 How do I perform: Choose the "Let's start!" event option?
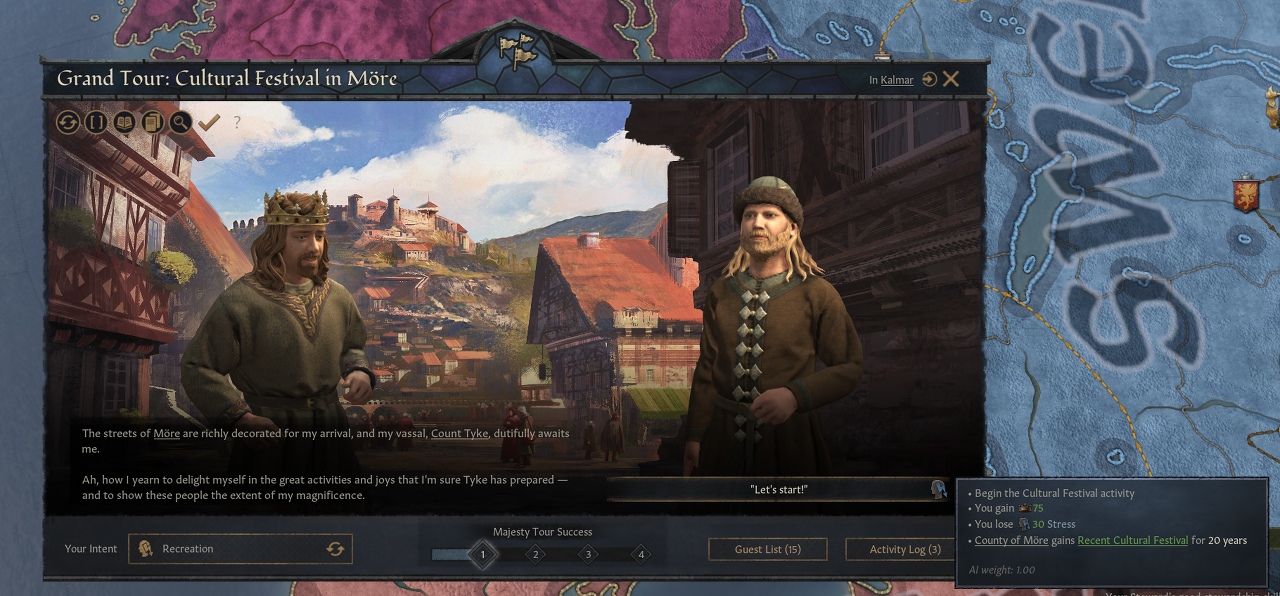[x=778, y=489]
